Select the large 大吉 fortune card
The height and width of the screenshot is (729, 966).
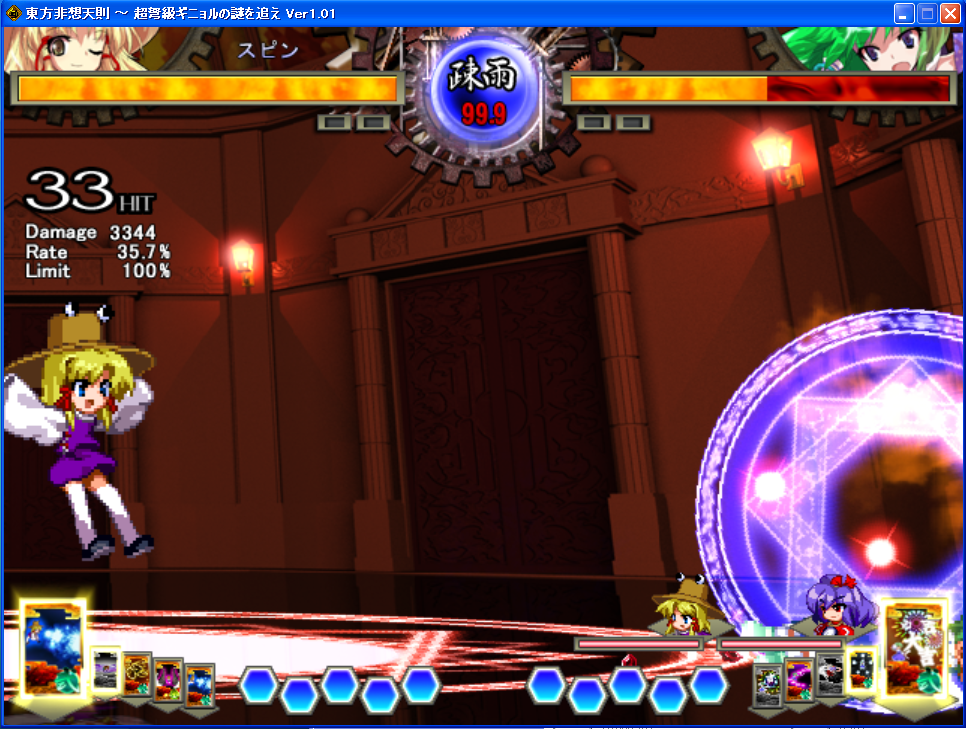[913, 648]
